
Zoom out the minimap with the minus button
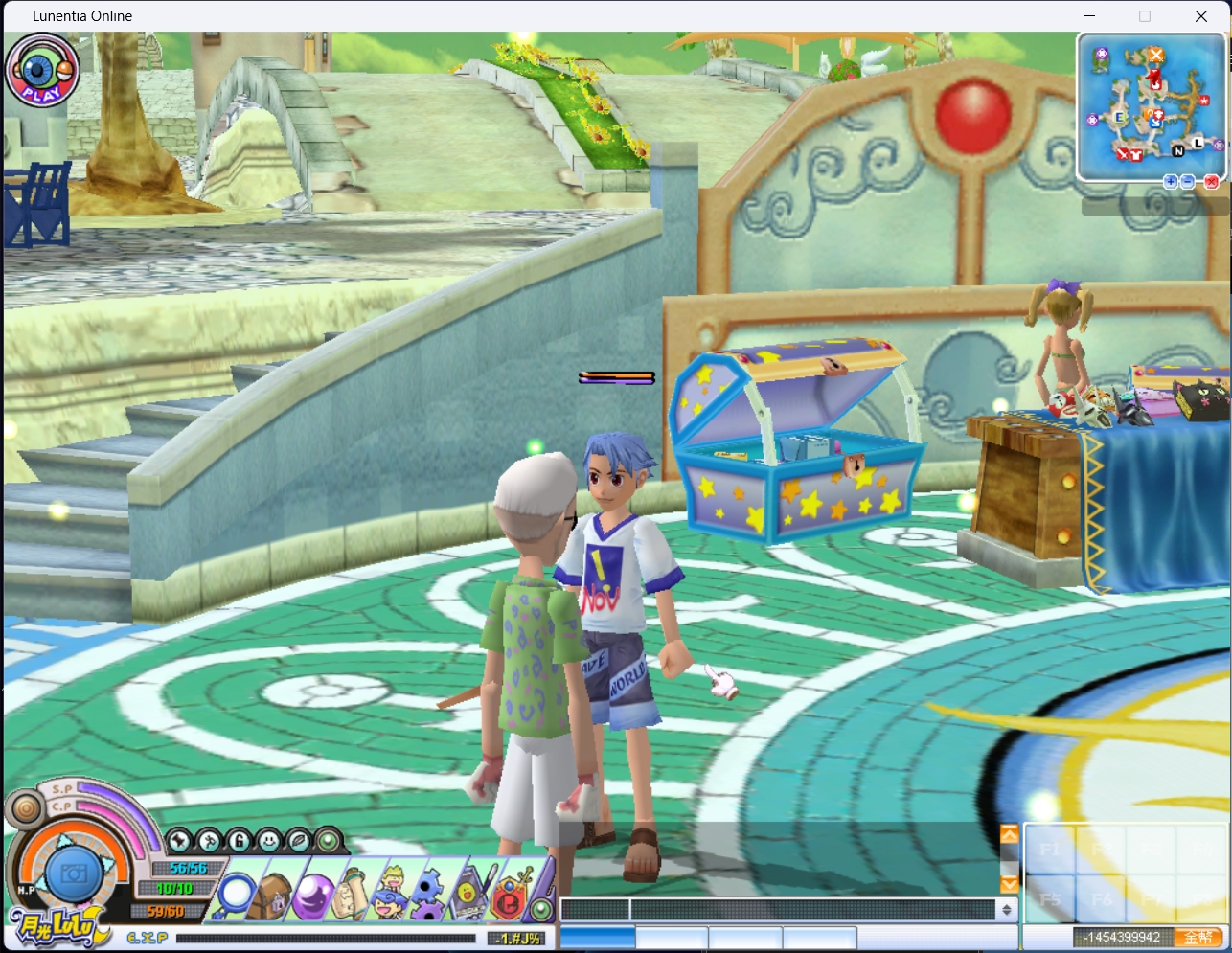click(1188, 182)
